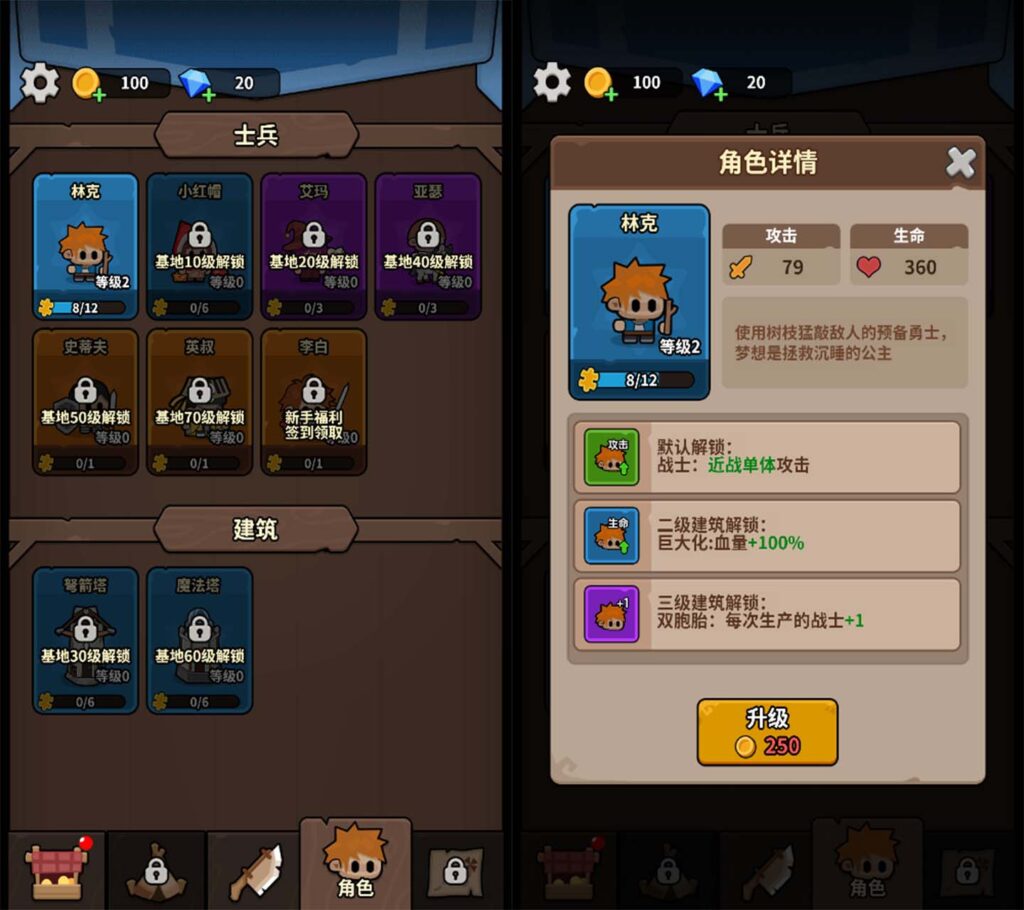Open the locked 小红帽 soldier card

[199, 246]
